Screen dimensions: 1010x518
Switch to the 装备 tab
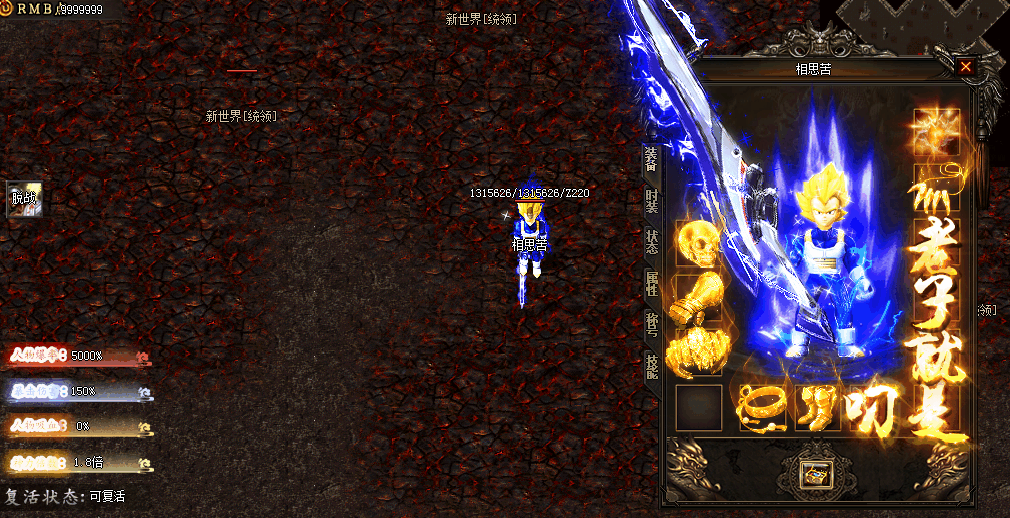click(651, 160)
